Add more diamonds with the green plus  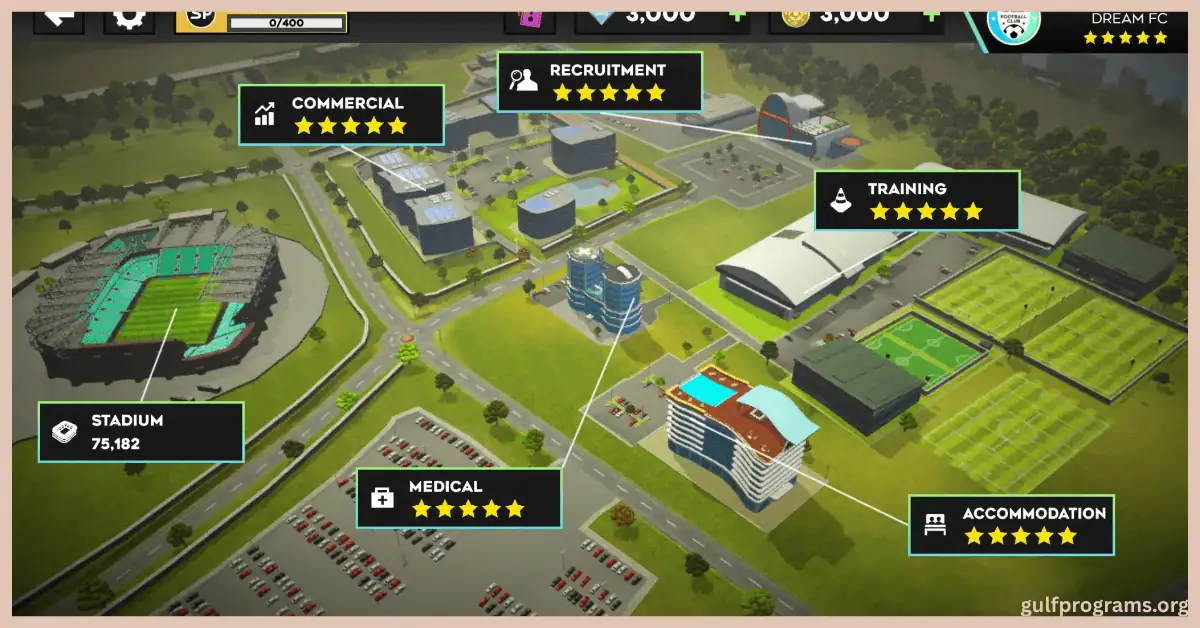[x=736, y=16]
